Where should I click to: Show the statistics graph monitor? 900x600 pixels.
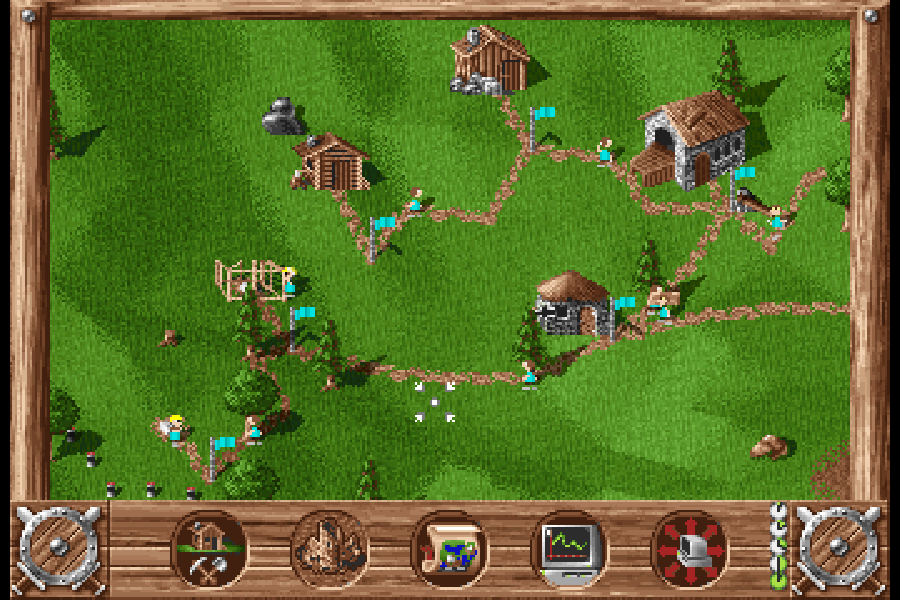coord(569,549)
